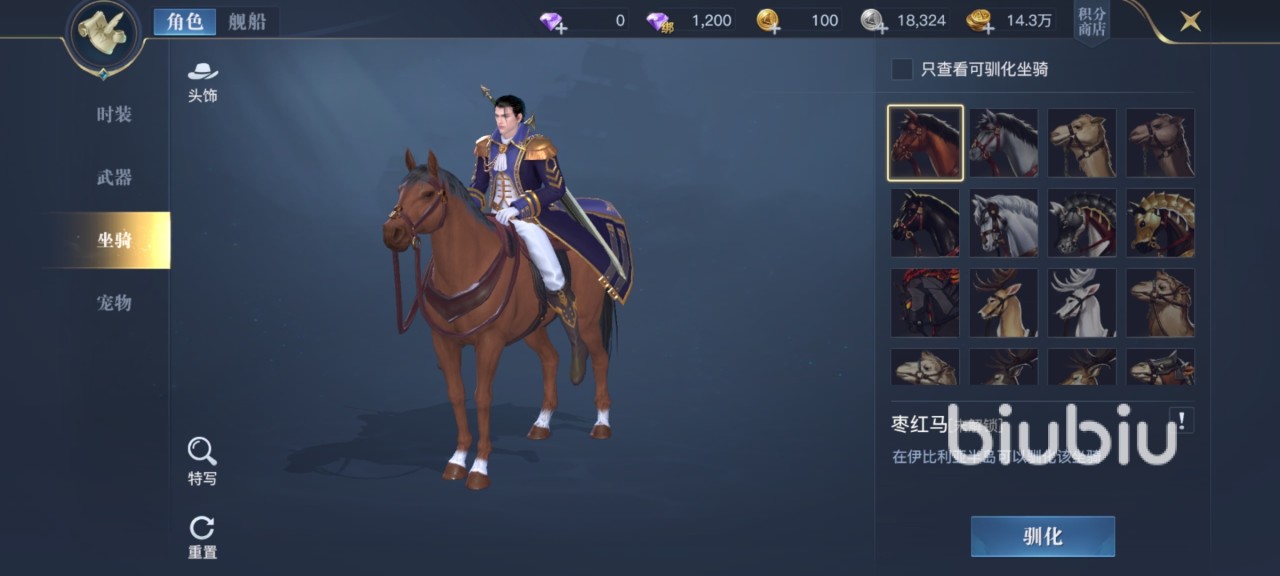Switch to the 角色 tab
Screen dimensions: 1280x576
pos(184,21)
